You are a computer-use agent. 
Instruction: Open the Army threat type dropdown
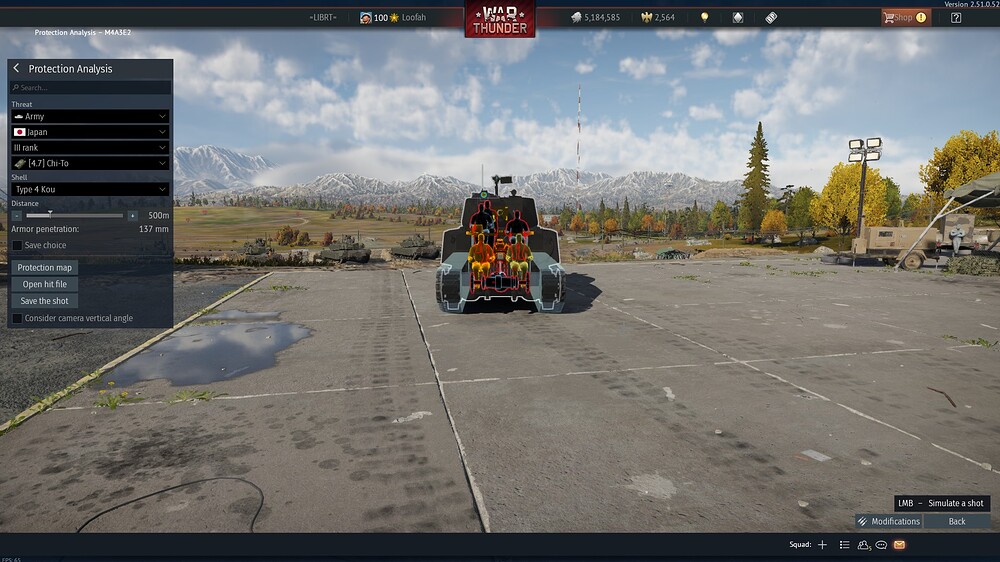click(90, 117)
